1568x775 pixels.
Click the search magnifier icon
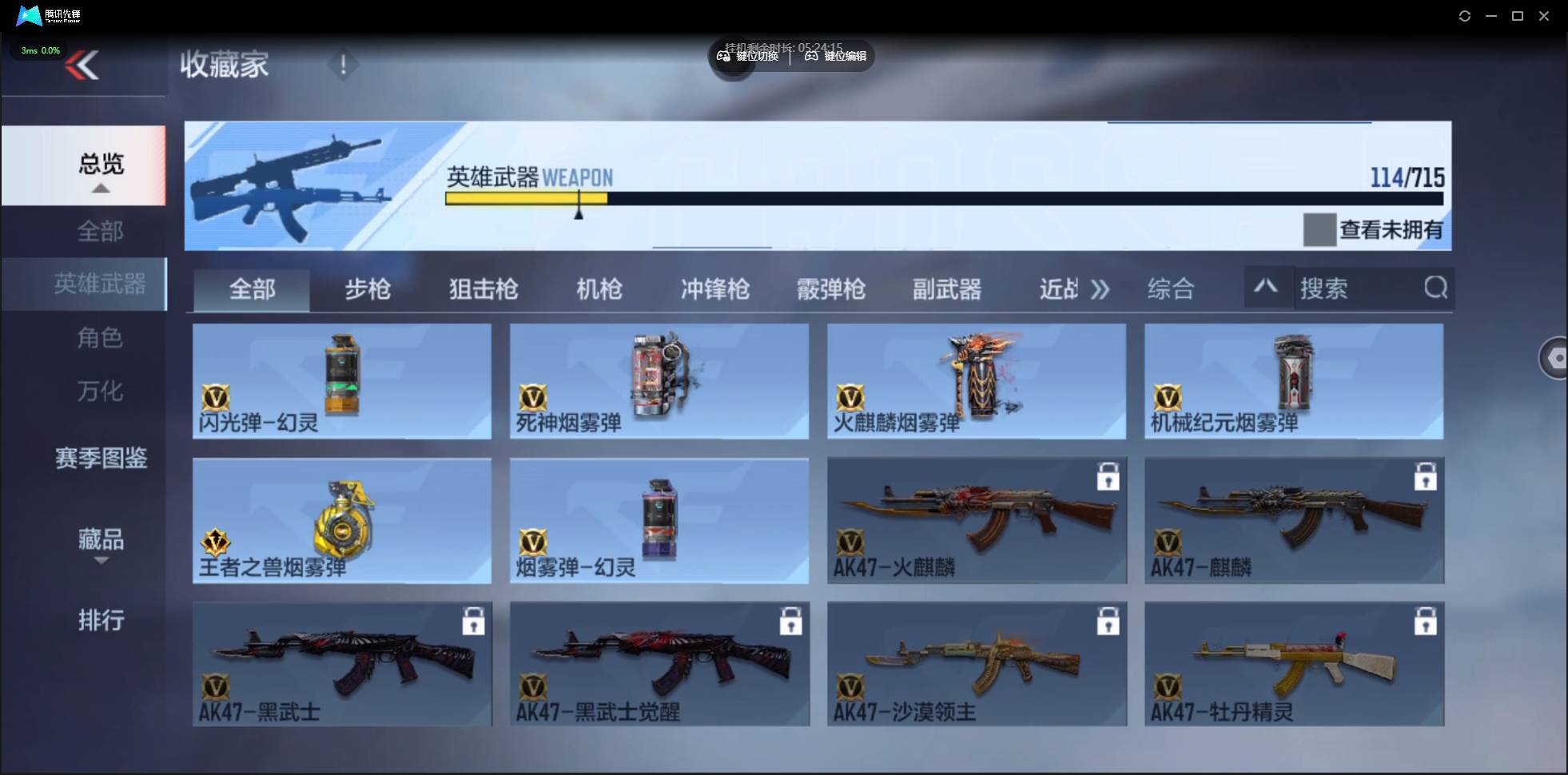pos(1436,288)
